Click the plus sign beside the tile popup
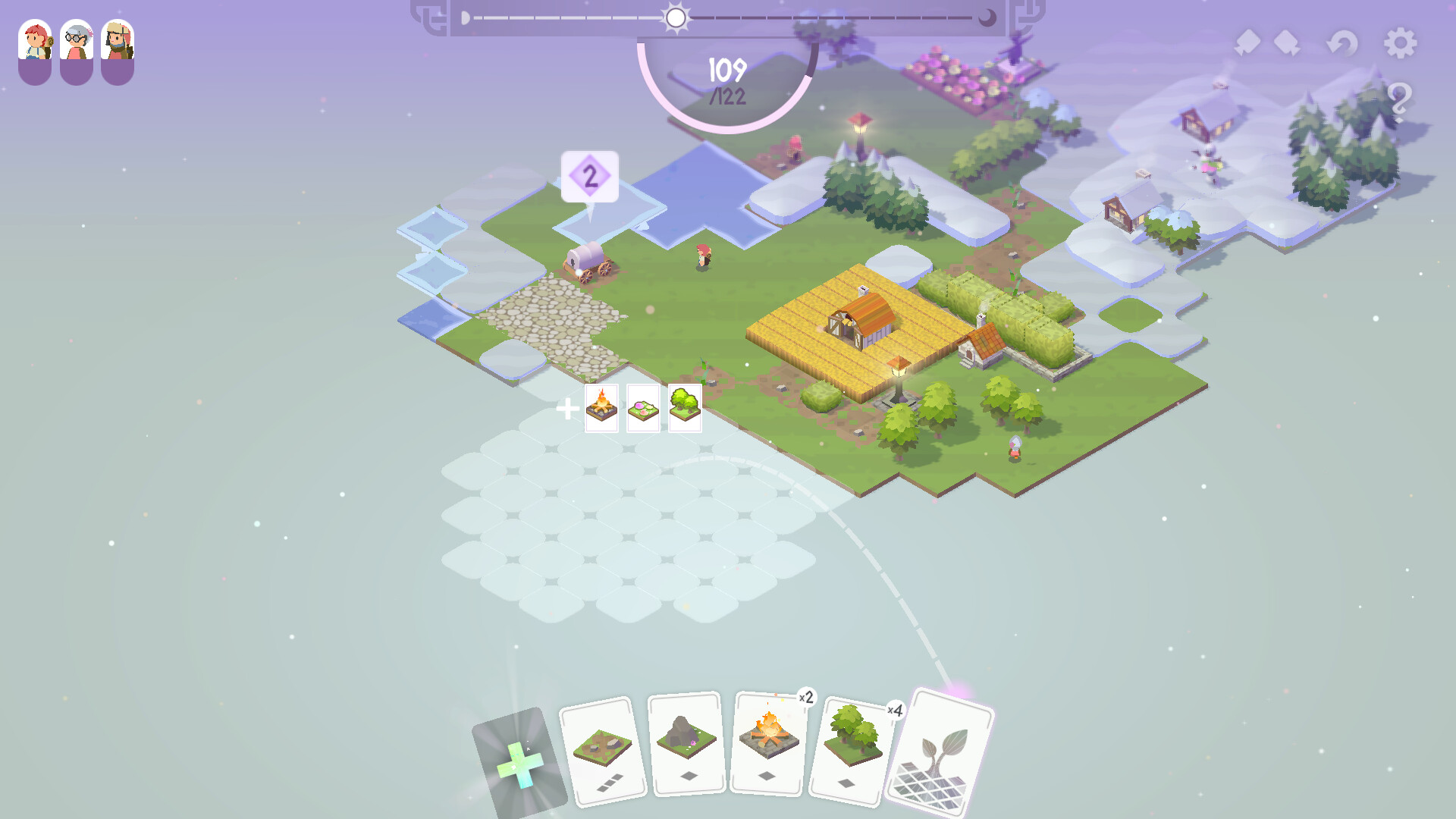 click(x=569, y=408)
